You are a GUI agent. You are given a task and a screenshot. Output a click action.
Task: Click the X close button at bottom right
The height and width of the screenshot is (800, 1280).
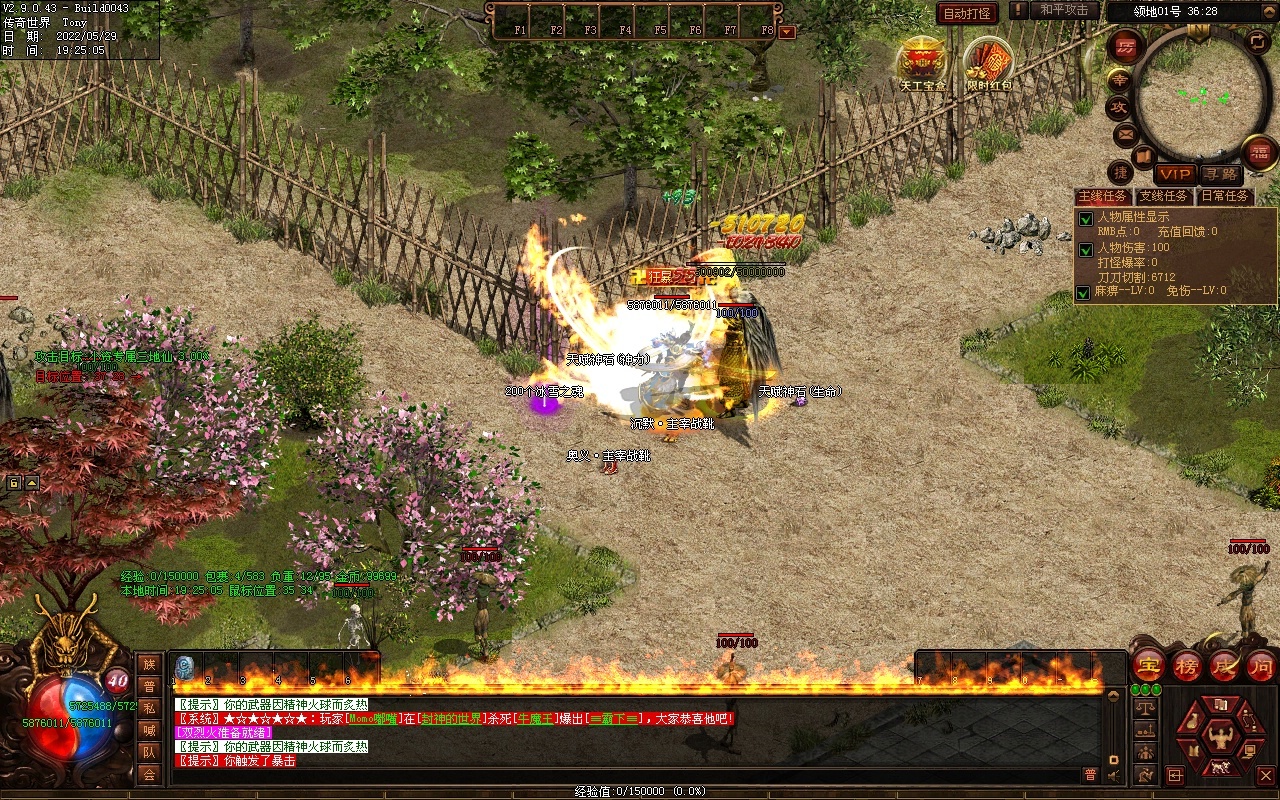[1265, 775]
